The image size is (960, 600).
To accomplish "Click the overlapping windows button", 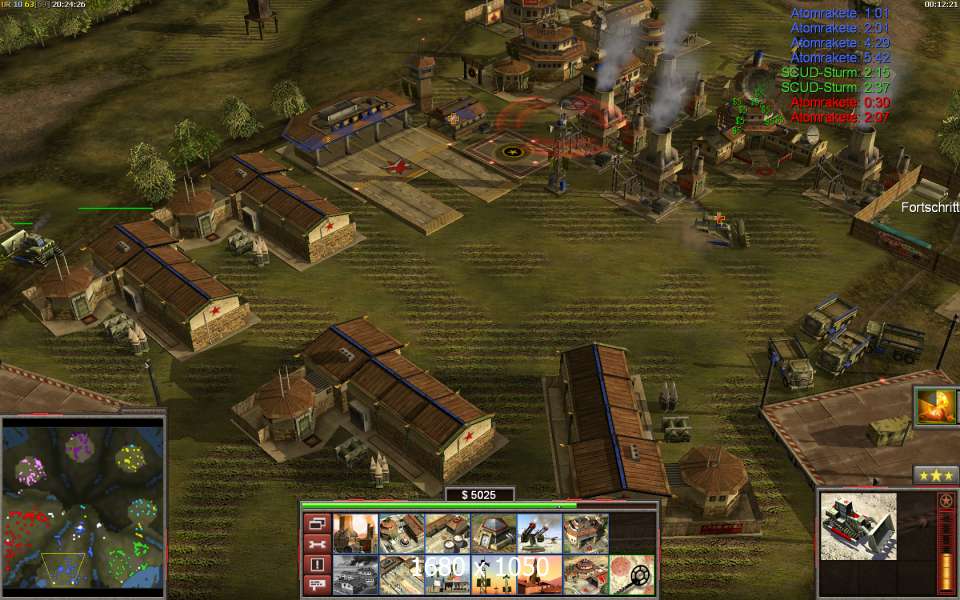I will click(316, 523).
